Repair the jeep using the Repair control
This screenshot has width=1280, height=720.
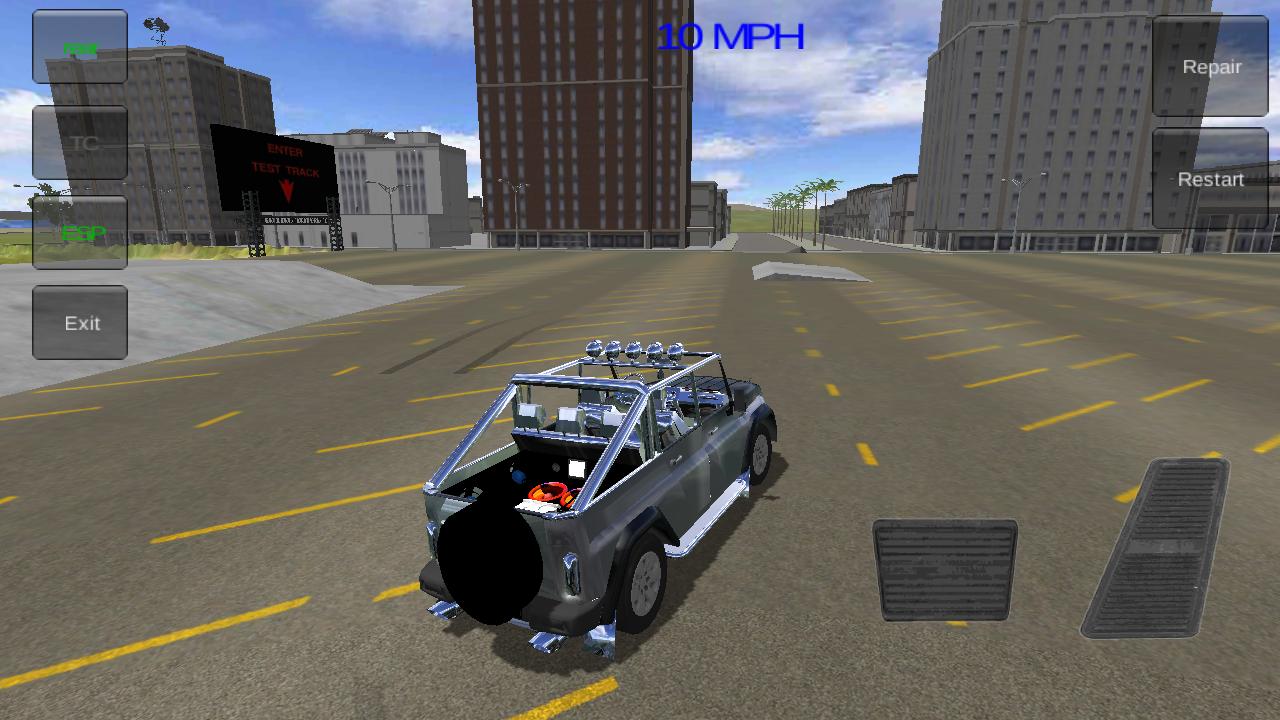coord(1211,67)
